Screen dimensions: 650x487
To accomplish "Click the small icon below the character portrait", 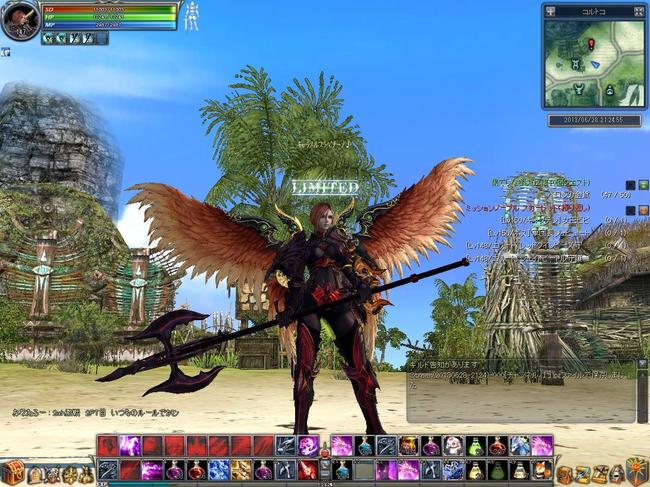I will (x=5, y=52).
